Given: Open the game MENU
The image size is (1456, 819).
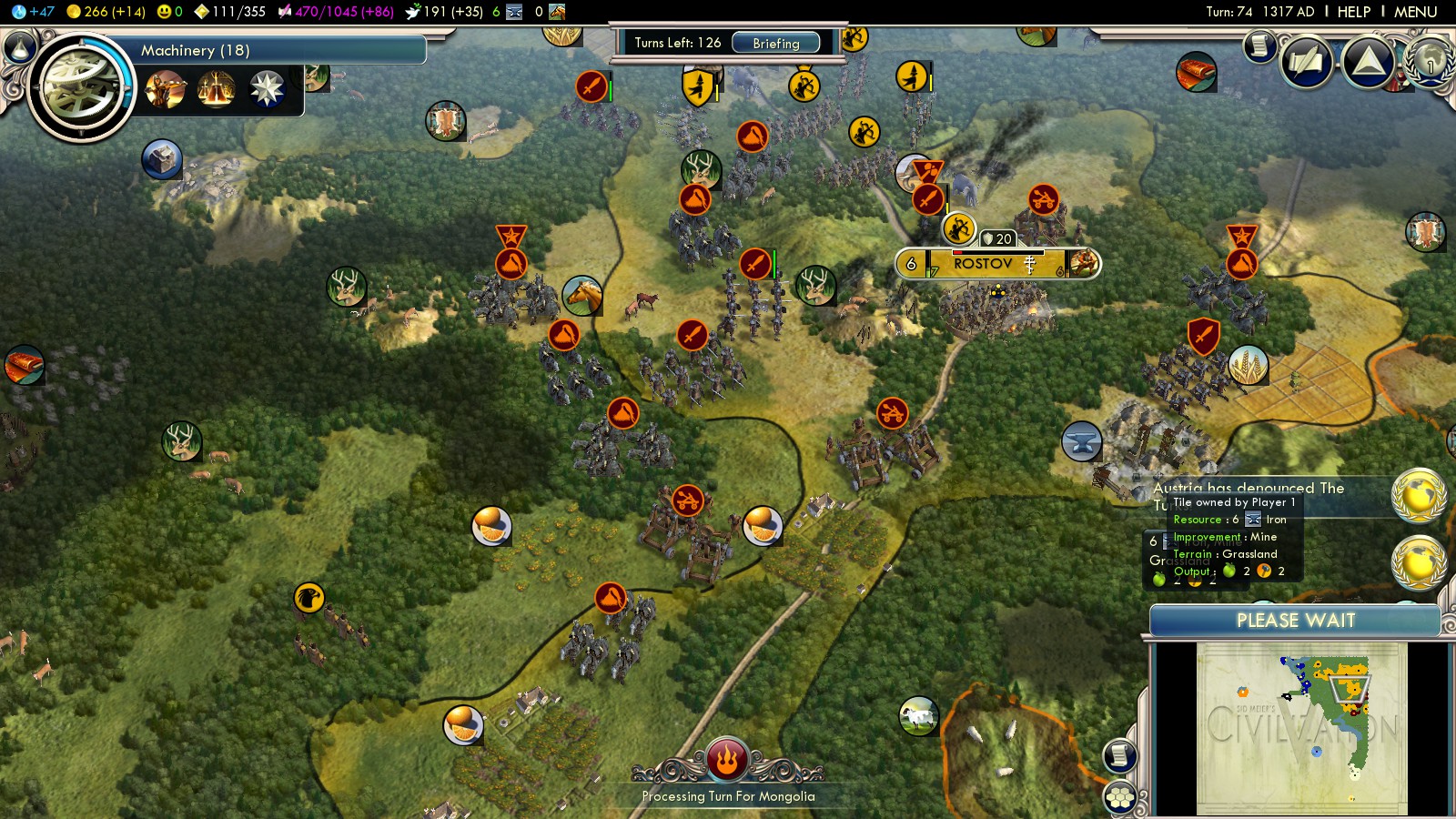Looking at the screenshot, I should click(1415, 12).
